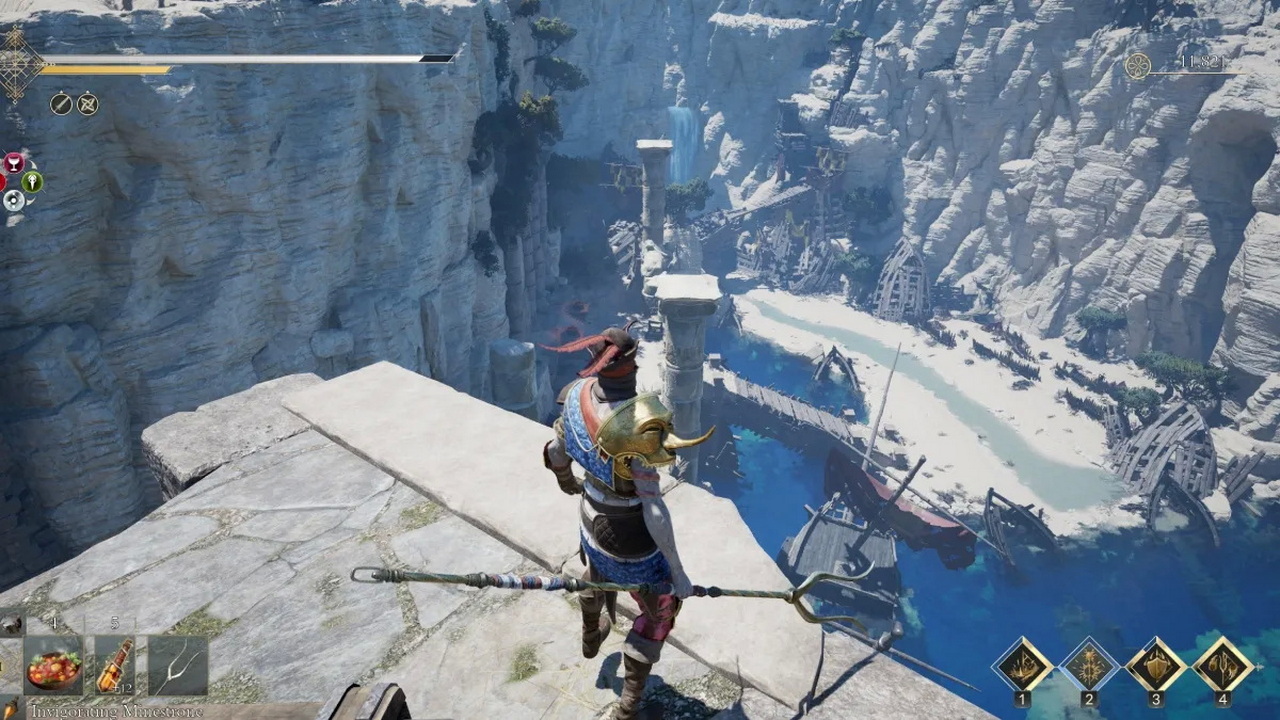Trigger the starburst spear ability in slot 2
This screenshot has width=1280, height=720.
click(x=1089, y=664)
